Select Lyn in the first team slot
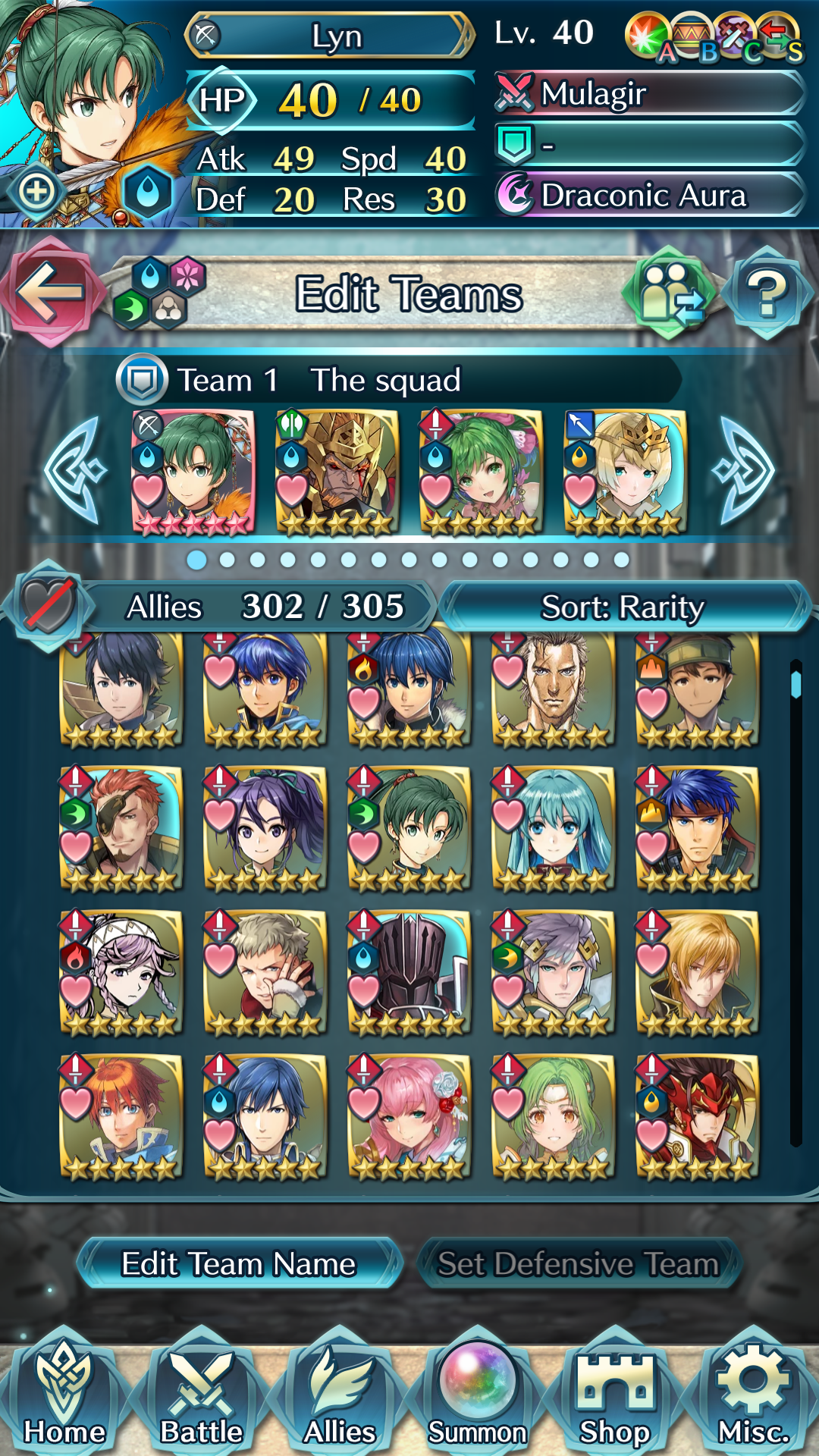 point(193,472)
